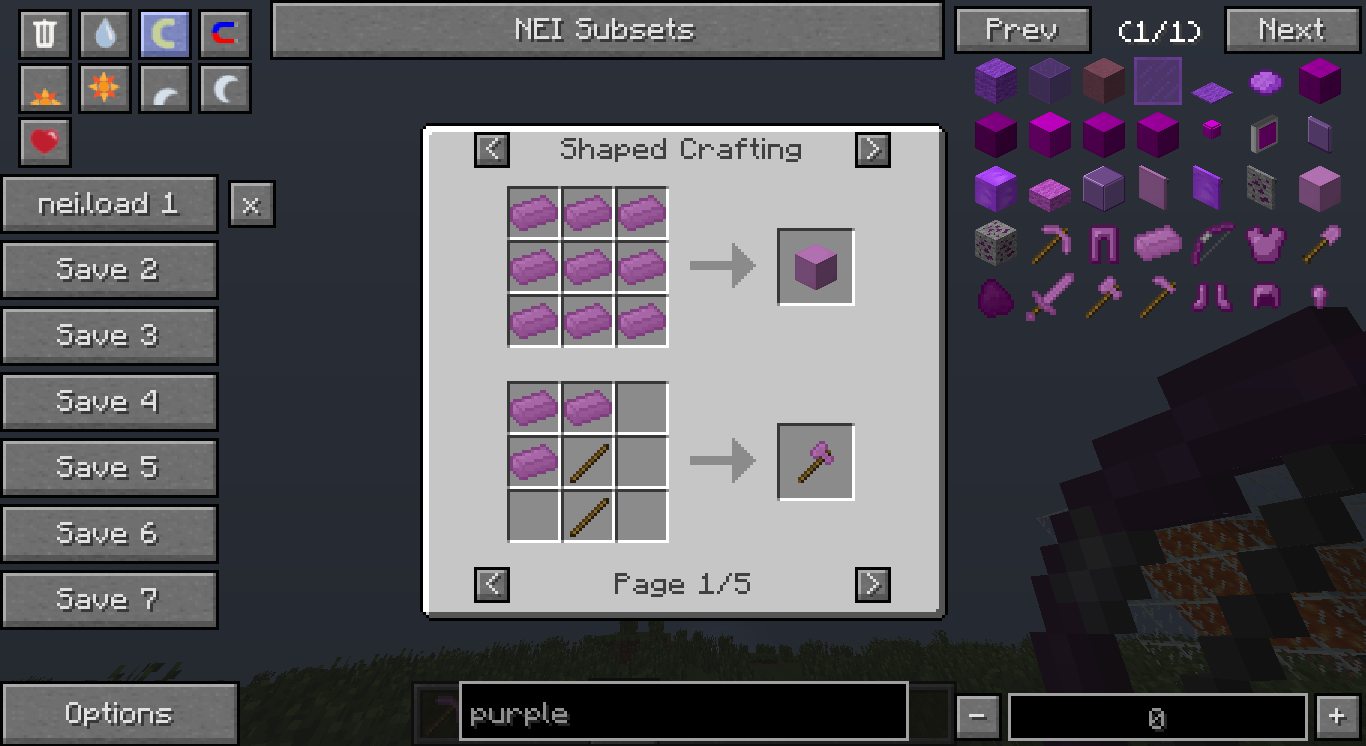Toggle creative mode with the C icon
Viewport: 1366px width, 746px height.
pos(164,32)
